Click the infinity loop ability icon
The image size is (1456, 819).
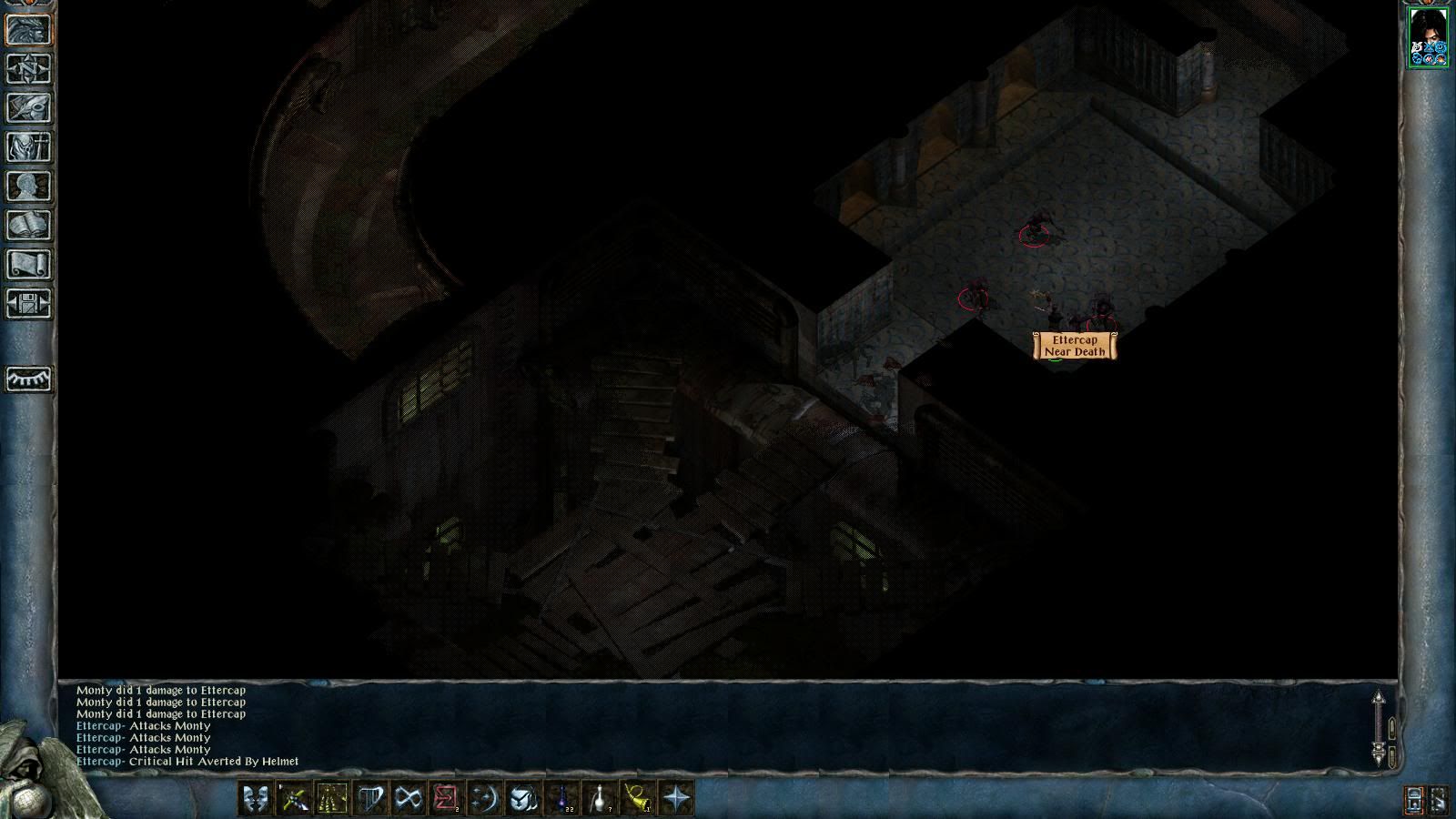click(x=409, y=799)
